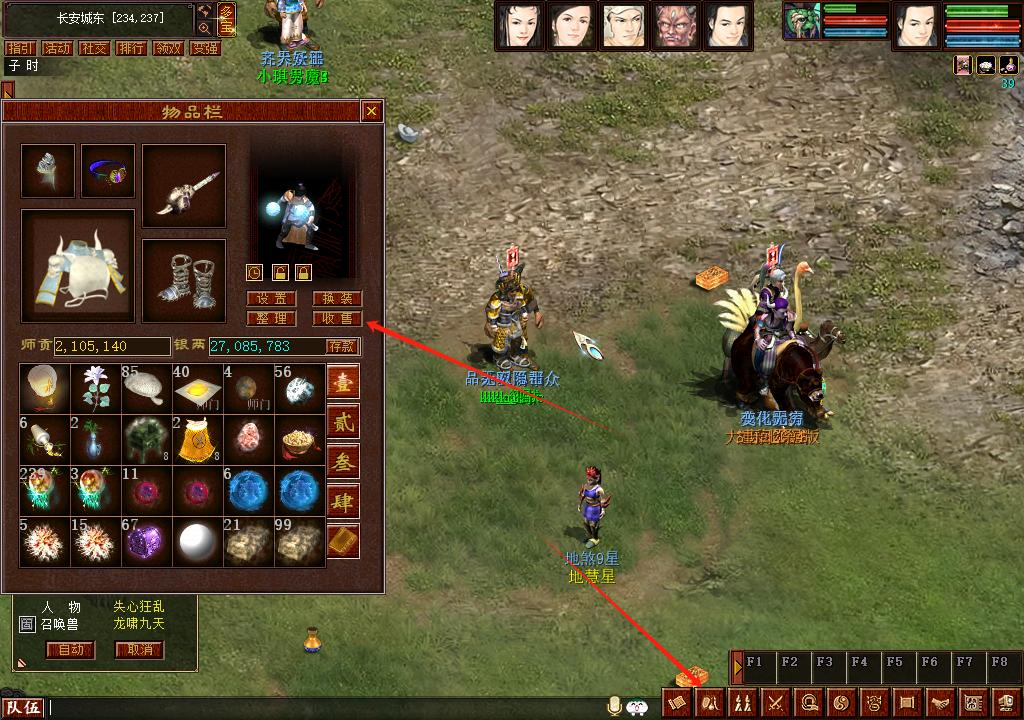The image size is (1024, 720).
Task: Click the 换装 outfit button
Action: (337, 299)
